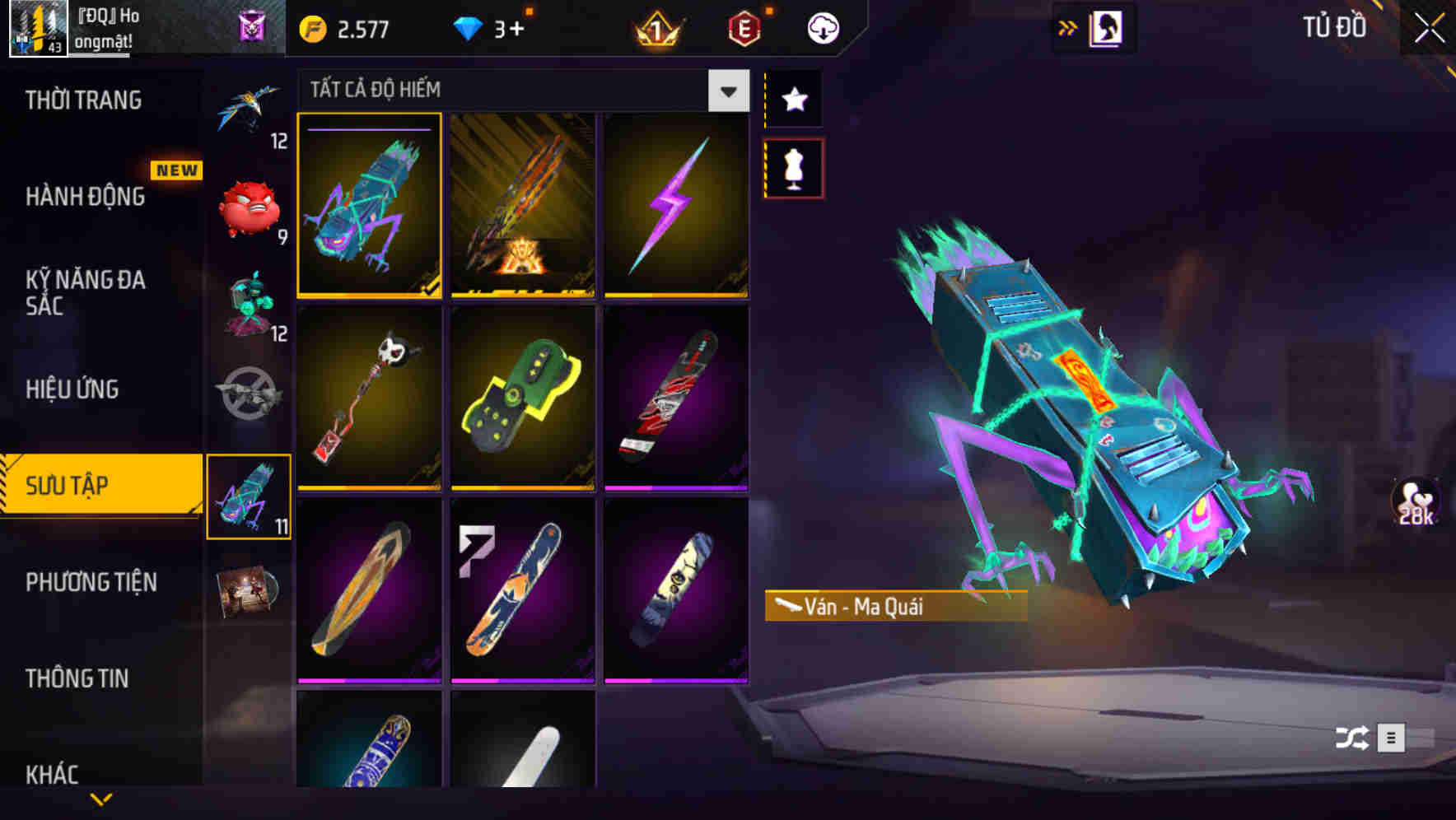
Task: Expand the chevron at bottom of sidebar
Action: [x=101, y=797]
